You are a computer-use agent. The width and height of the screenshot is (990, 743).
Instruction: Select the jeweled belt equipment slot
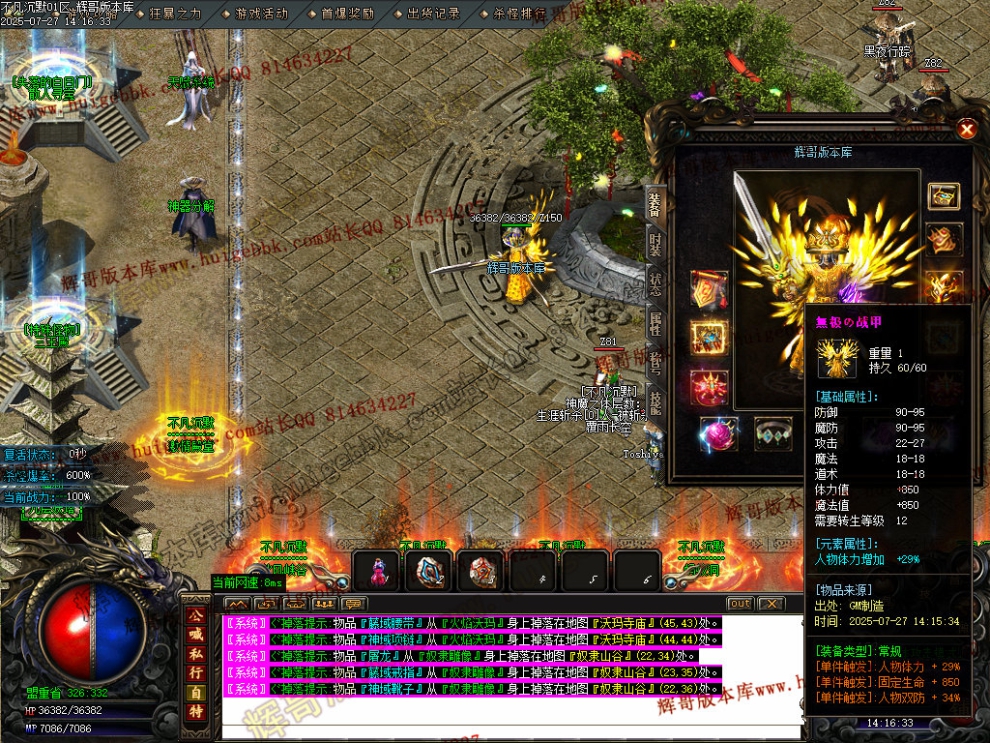[772, 433]
